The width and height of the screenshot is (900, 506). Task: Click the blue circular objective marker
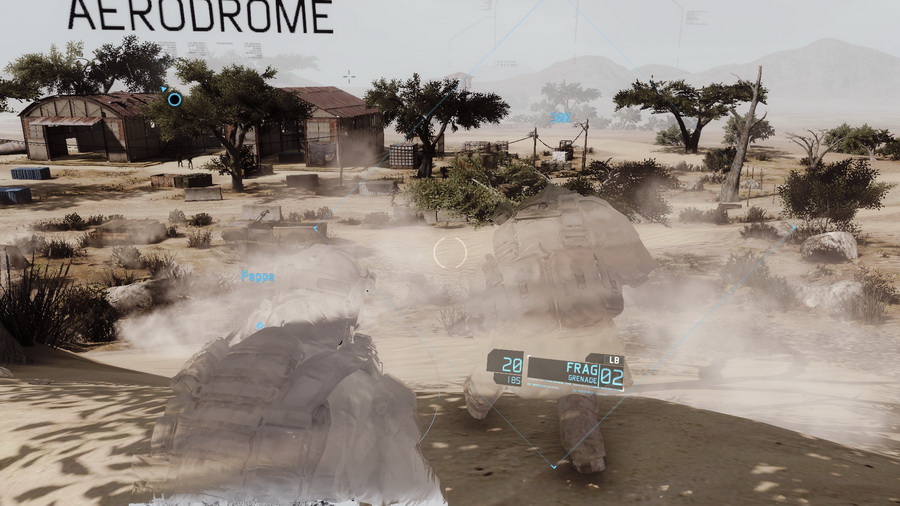(x=174, y=99)
